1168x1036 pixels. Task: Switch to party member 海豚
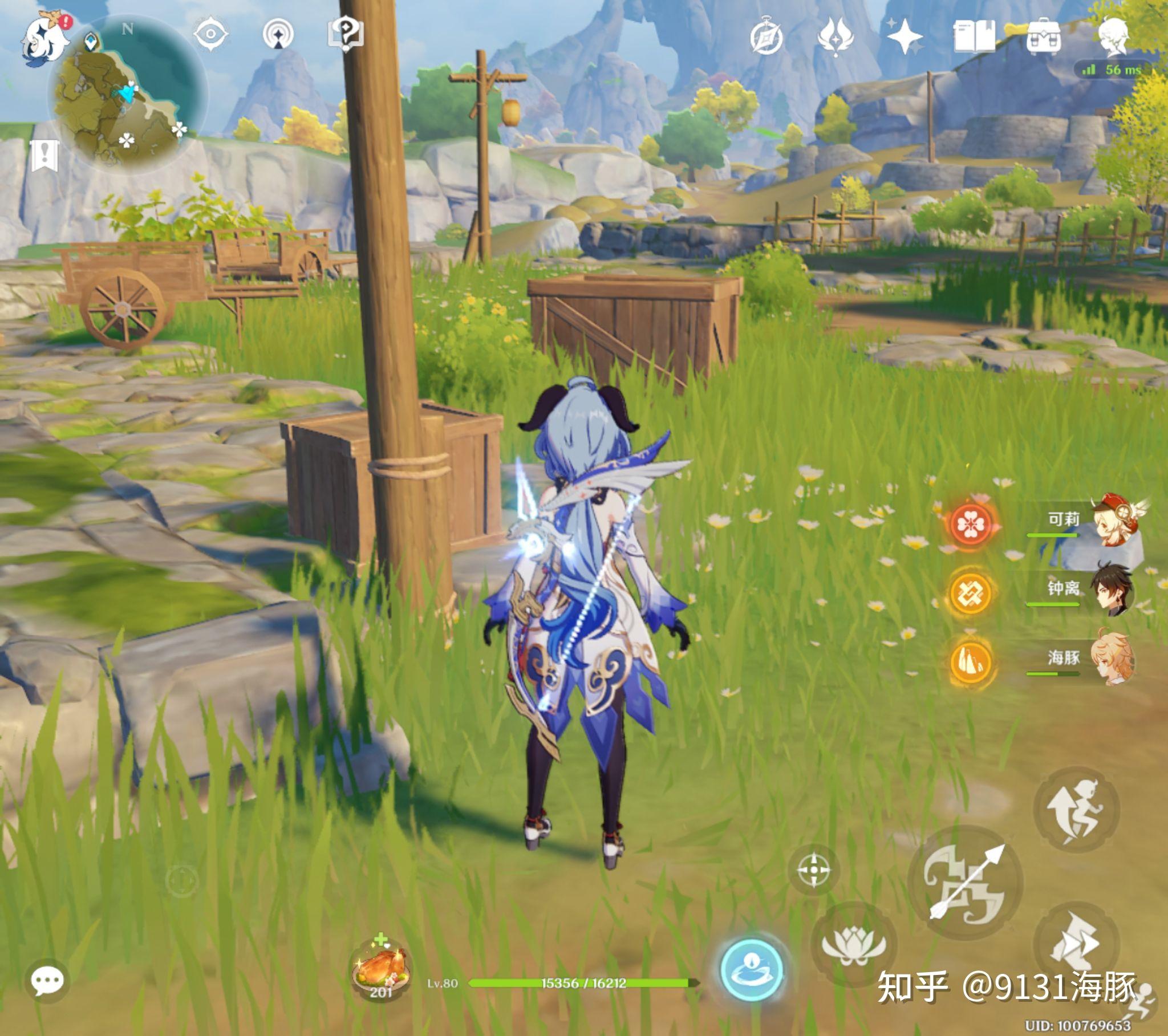click(x=1112, y=659)
